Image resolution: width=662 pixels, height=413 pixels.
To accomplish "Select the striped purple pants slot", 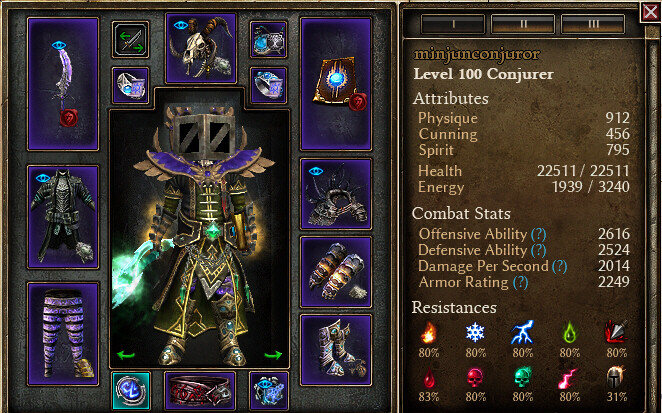I will coord(64,332).
